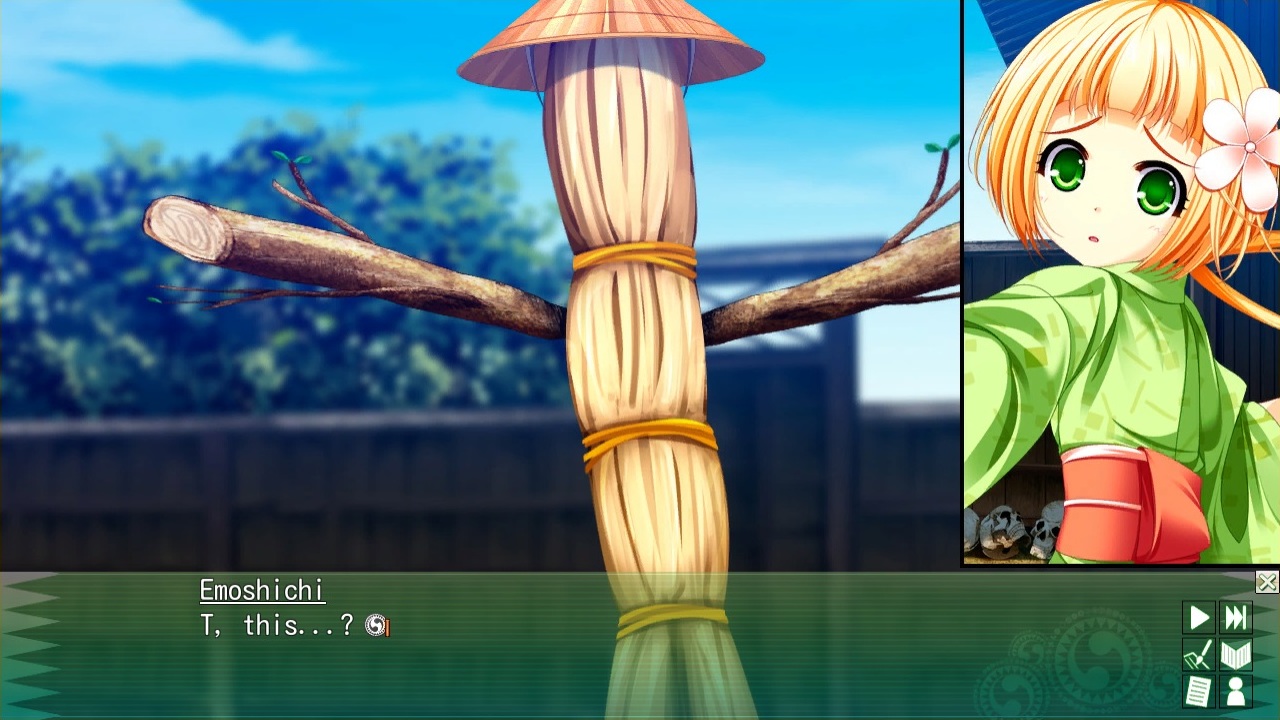
Task: Activate skip mode using the fast-forward icon
Action: (x=1236, y=618)
